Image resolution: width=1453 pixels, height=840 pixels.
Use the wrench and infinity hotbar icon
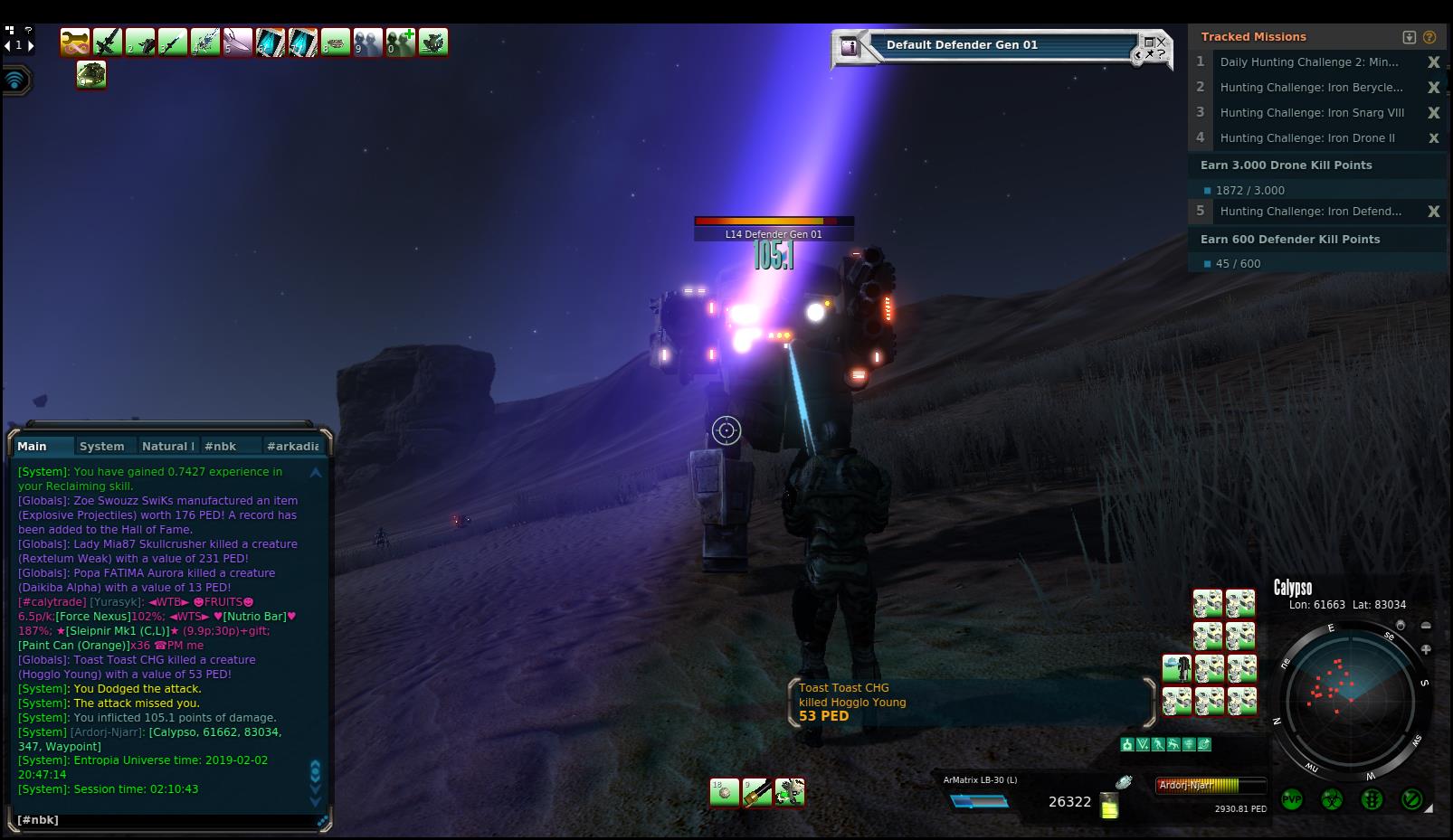point(75,42)
